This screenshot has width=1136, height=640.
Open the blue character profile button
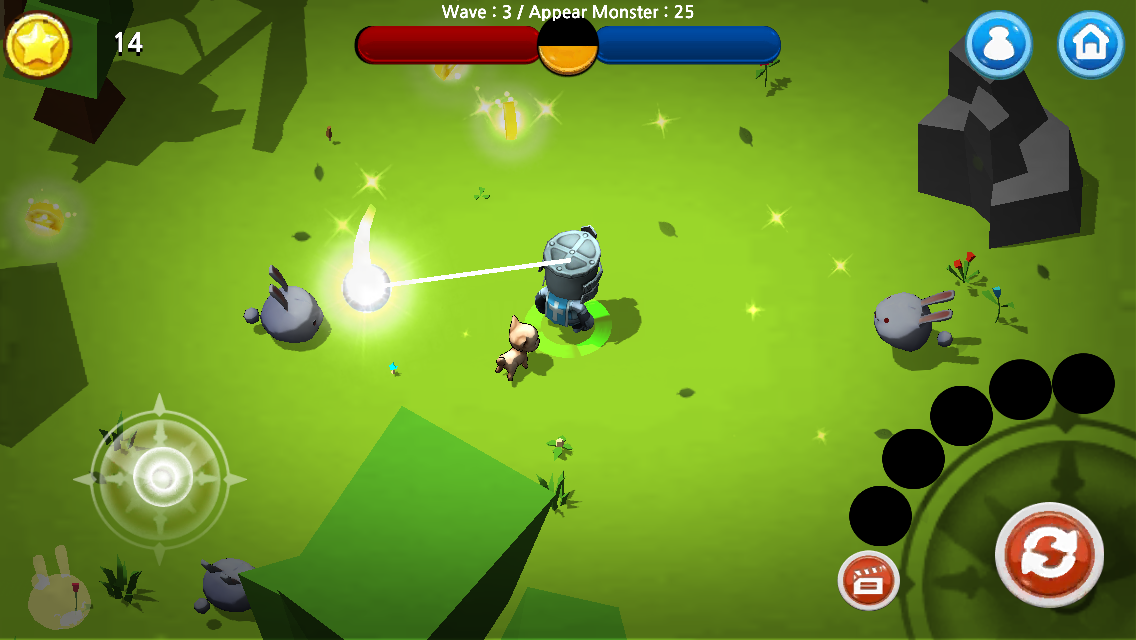pos(998,44)
